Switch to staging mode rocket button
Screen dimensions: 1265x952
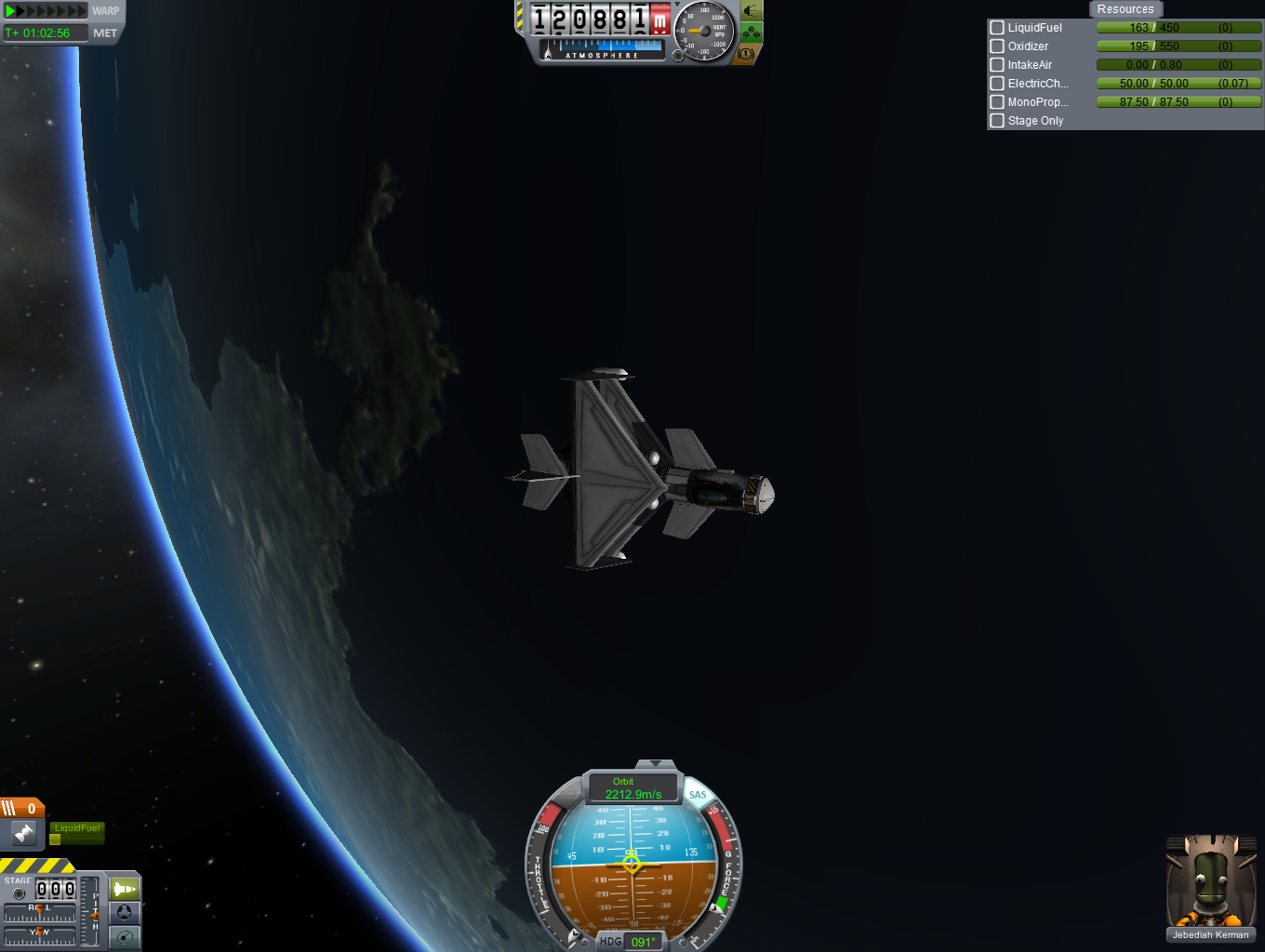tap(125, 889)
